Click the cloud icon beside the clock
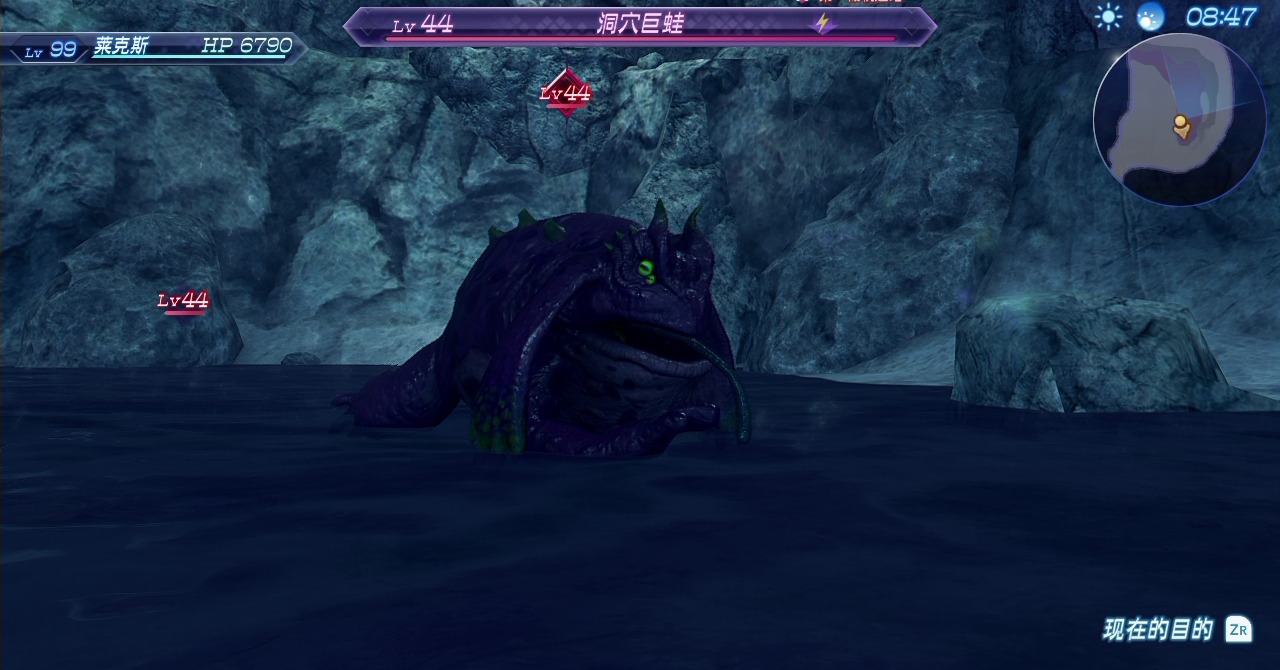Screen dimensions: 1280x670 (x=1150, y=17)
